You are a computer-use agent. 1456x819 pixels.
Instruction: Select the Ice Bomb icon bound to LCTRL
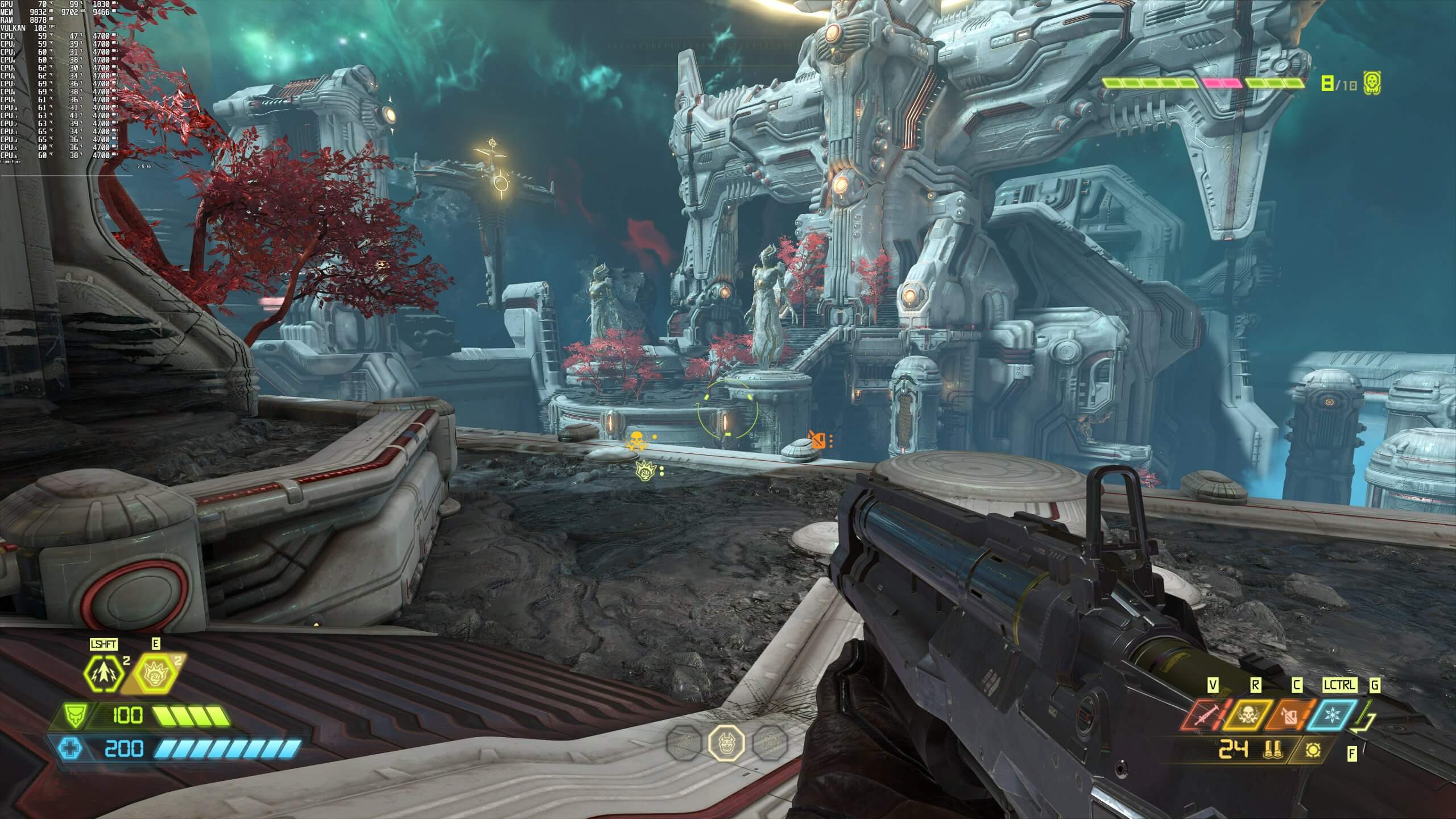1331,715
